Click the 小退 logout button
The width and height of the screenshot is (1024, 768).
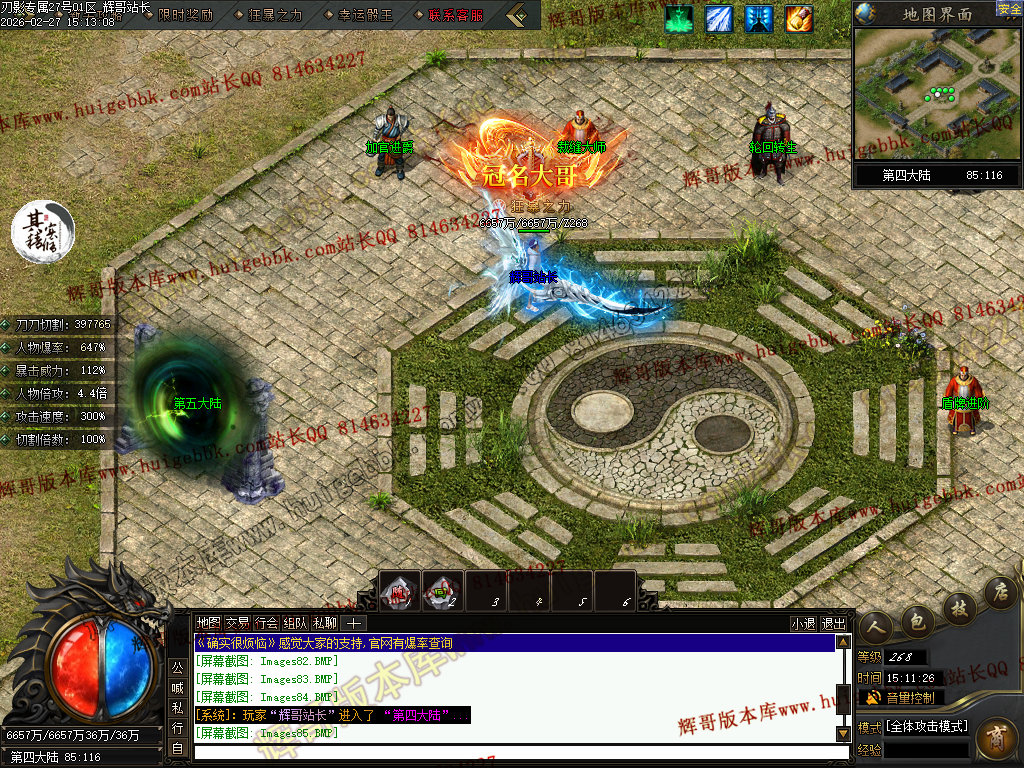pos(803,623)
